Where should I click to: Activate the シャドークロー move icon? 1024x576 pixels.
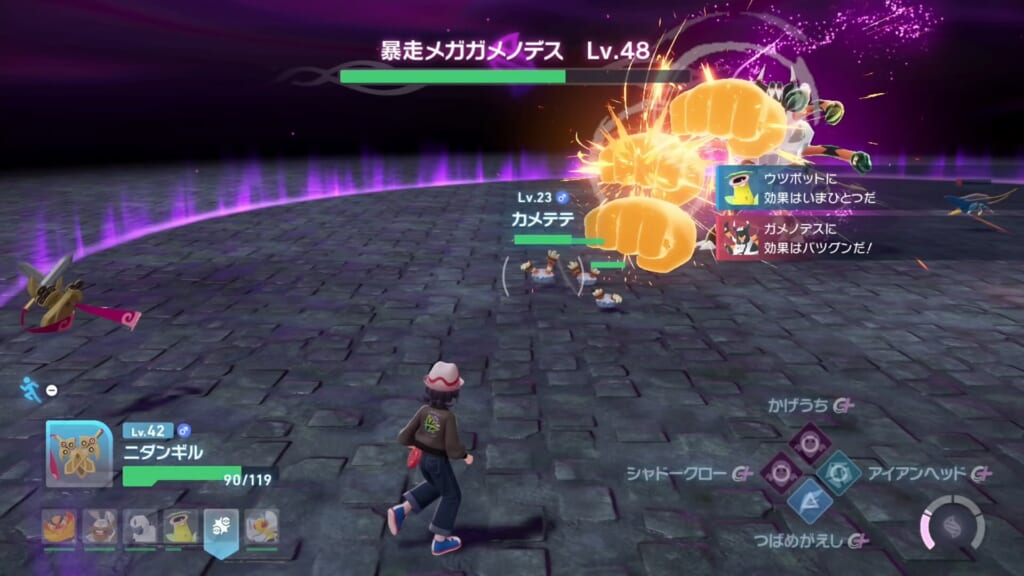pos(780,471)
